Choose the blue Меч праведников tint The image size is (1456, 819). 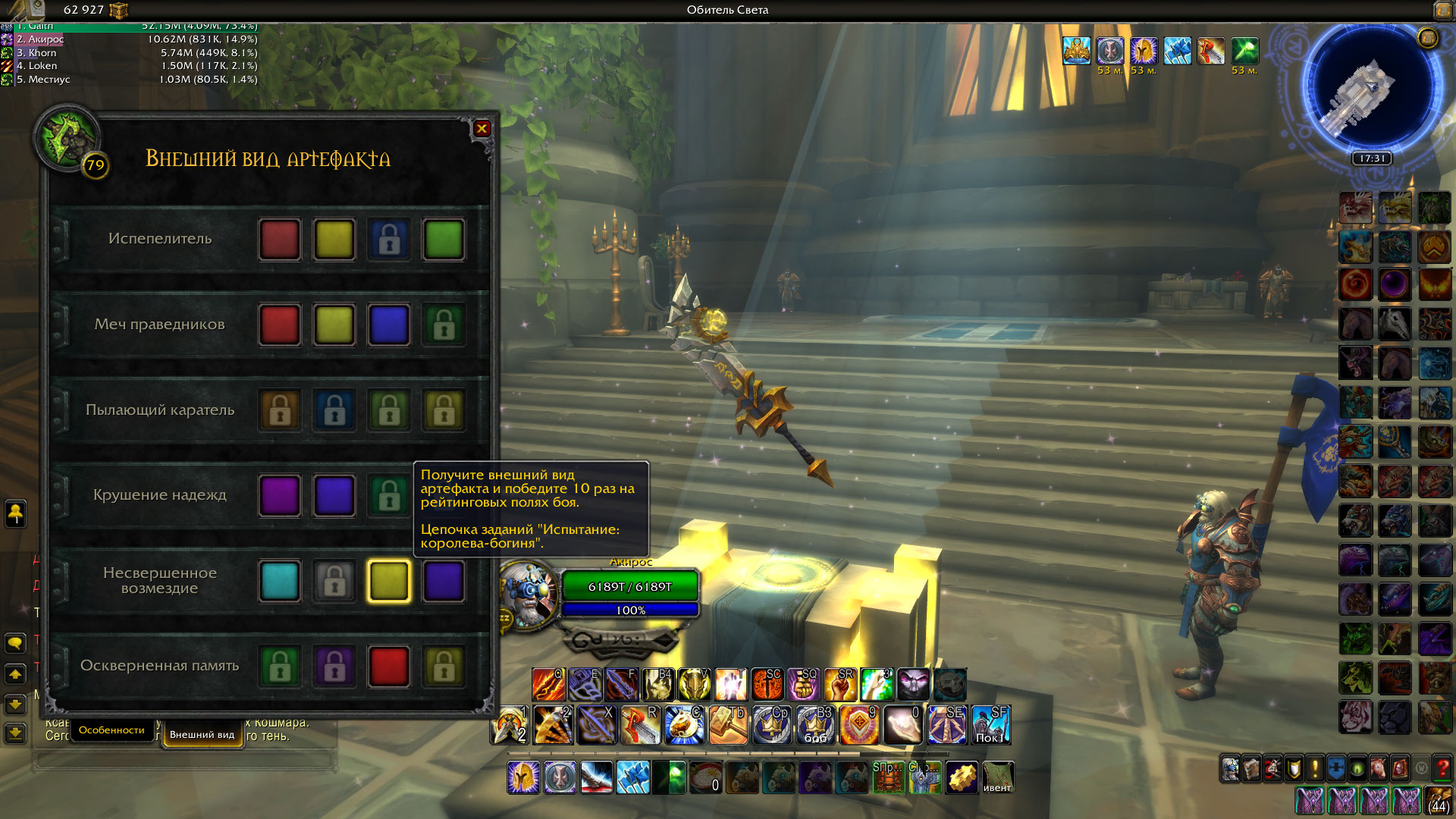tap(389, 325)
